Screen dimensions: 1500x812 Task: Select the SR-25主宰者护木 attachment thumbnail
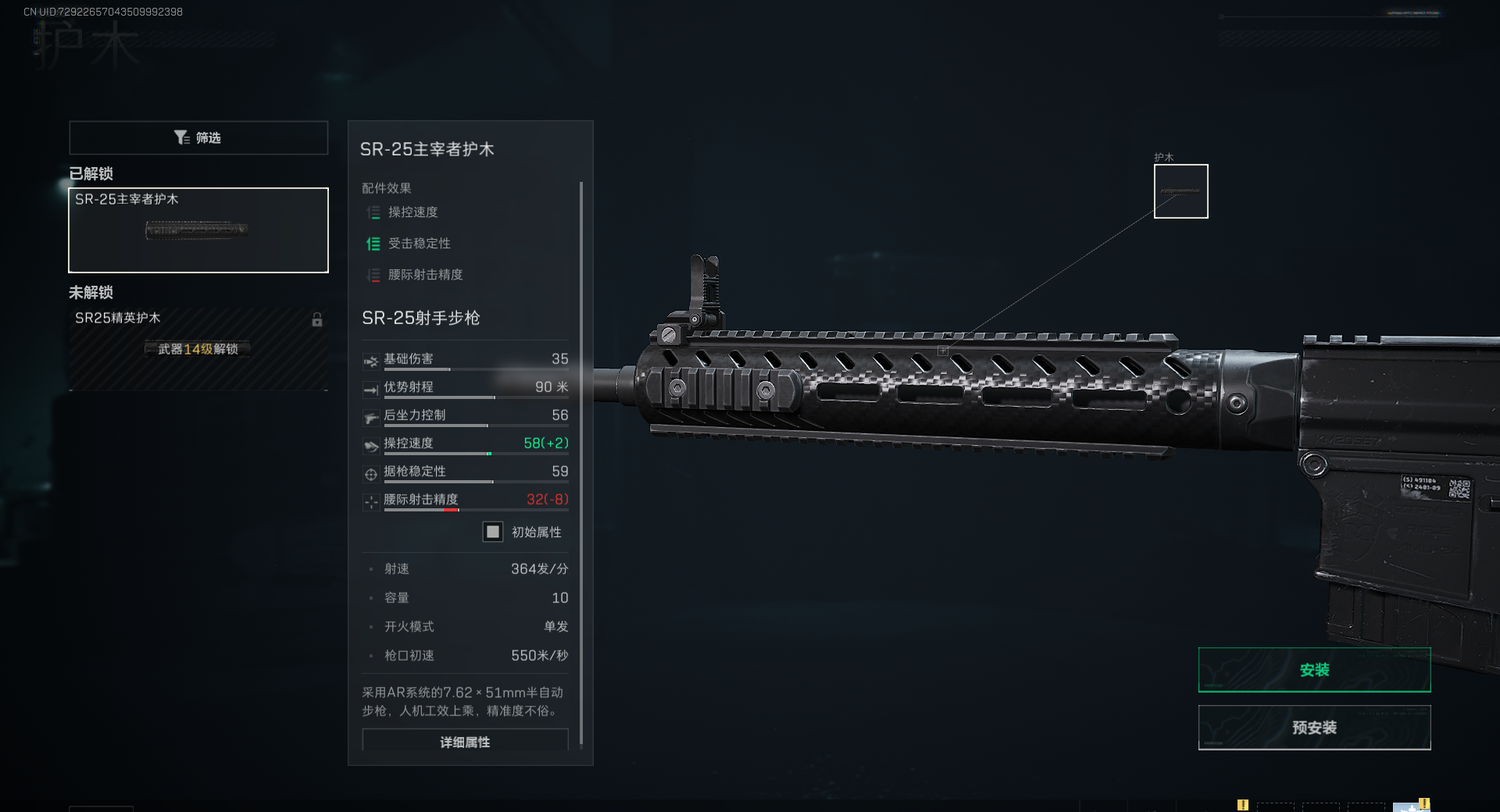(198, 230)
